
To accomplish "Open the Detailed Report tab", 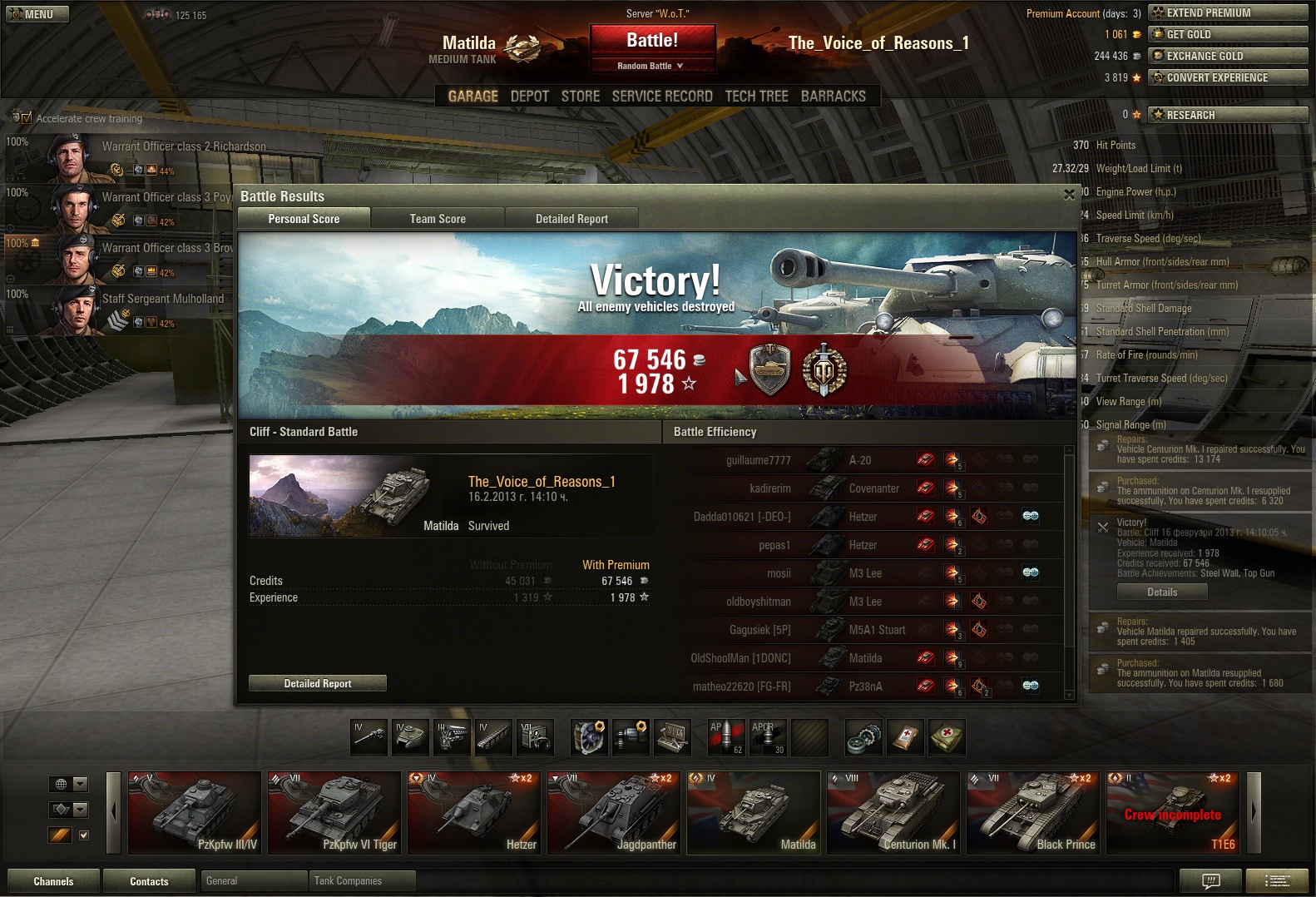I will (571, 219).
